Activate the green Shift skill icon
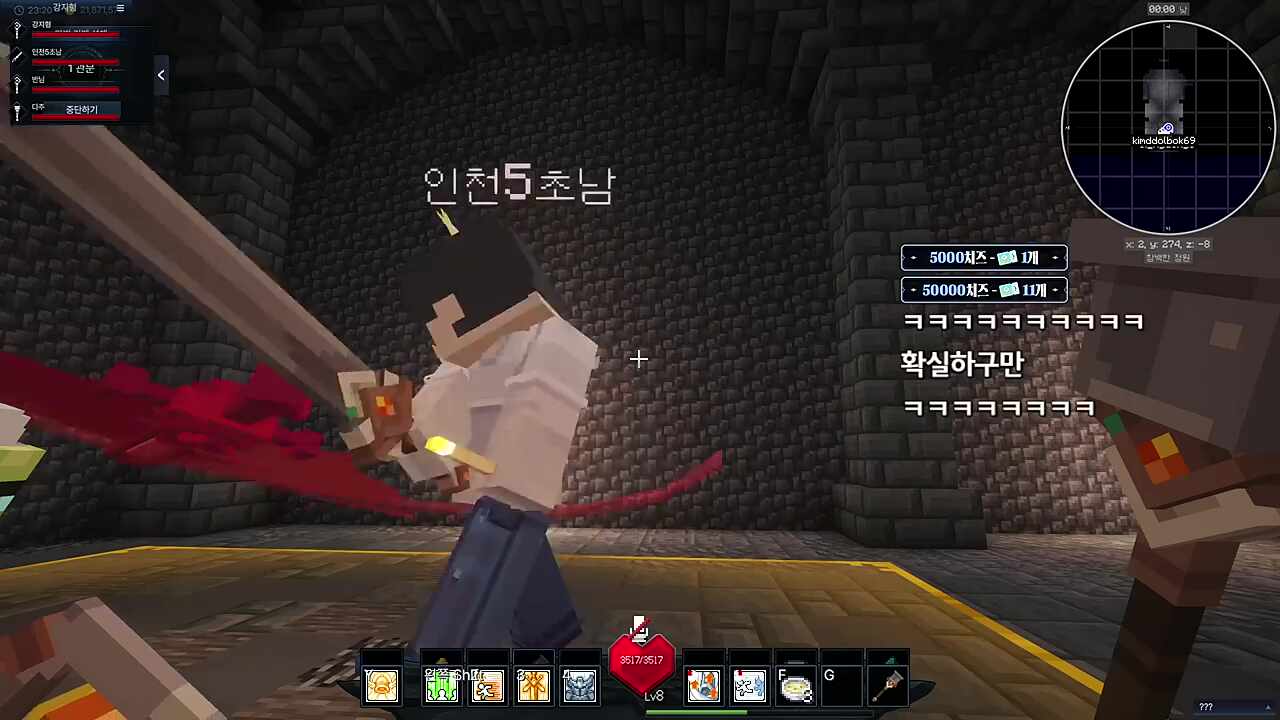Image resolution: width=1280 pixels, height=720 pixels. (x=441, y=684)
